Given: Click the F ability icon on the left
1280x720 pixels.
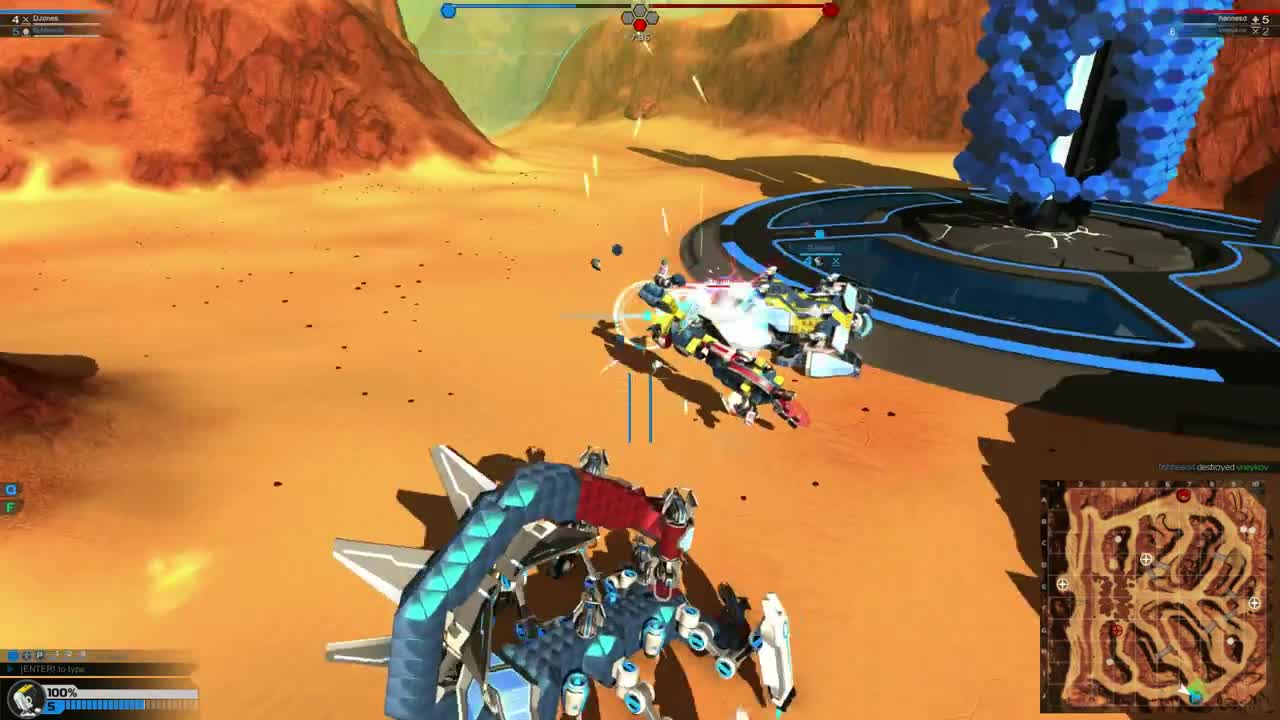Looking at the screenshot, I should 11,506.
